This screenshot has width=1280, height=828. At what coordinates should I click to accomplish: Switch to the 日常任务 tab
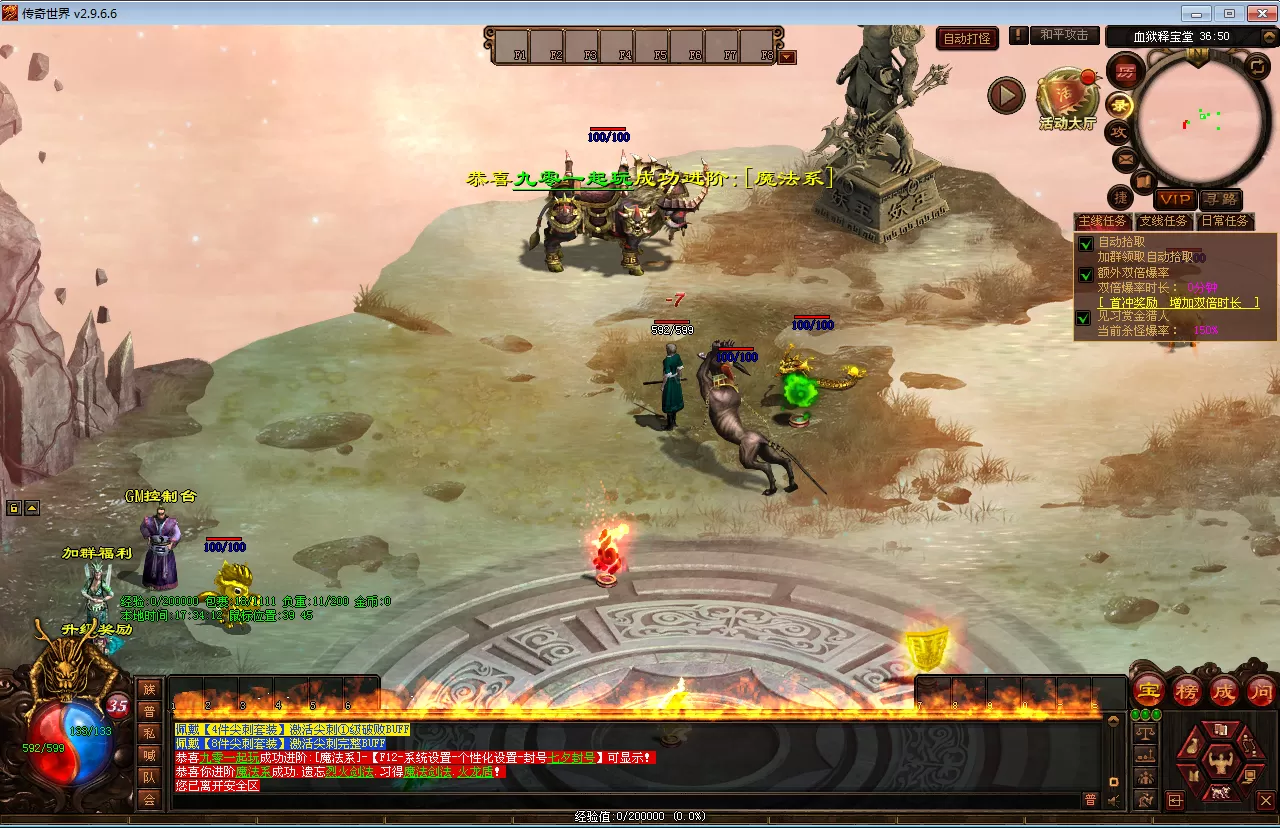1224,221
